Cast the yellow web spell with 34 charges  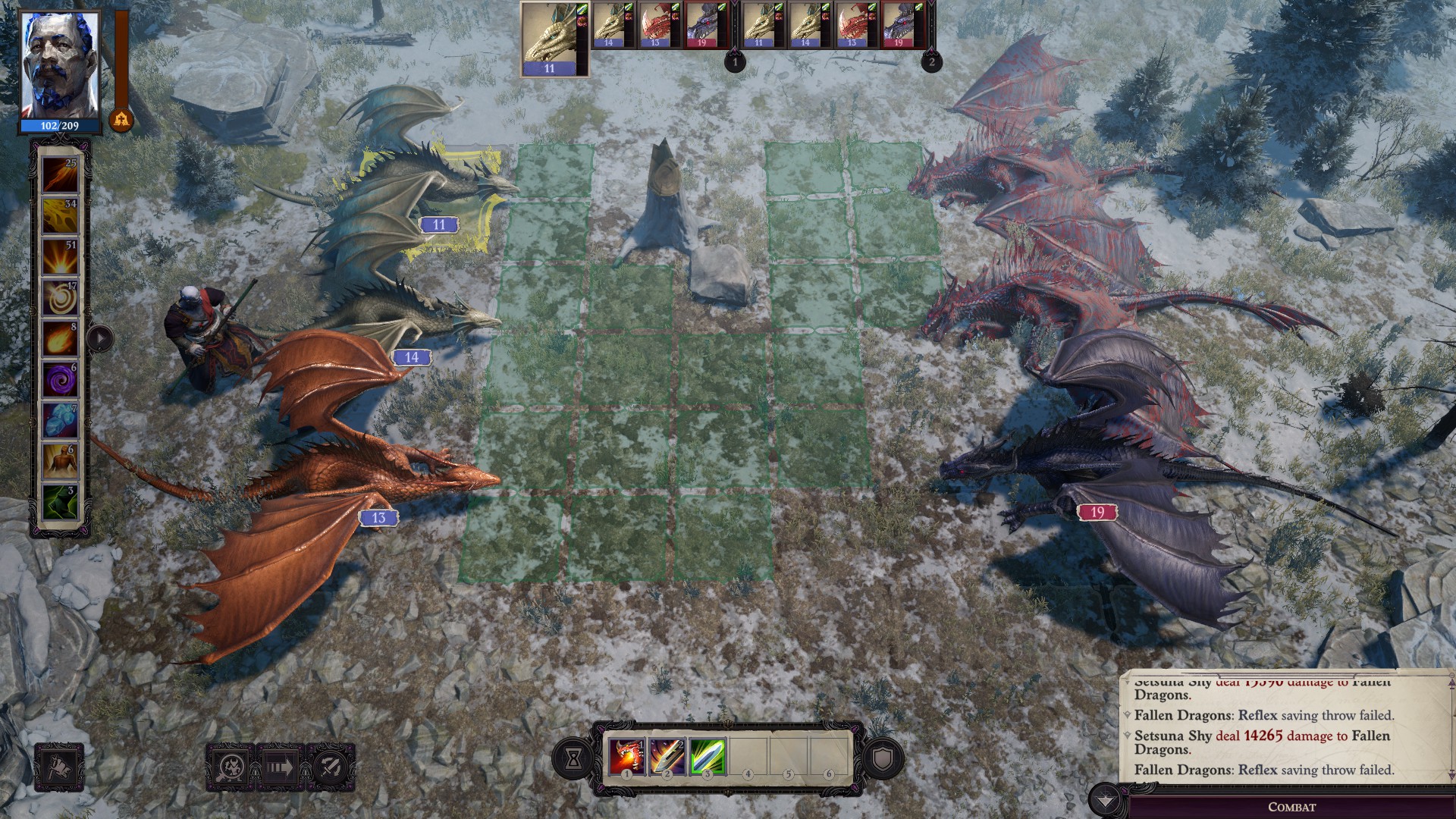pos(60,216)
